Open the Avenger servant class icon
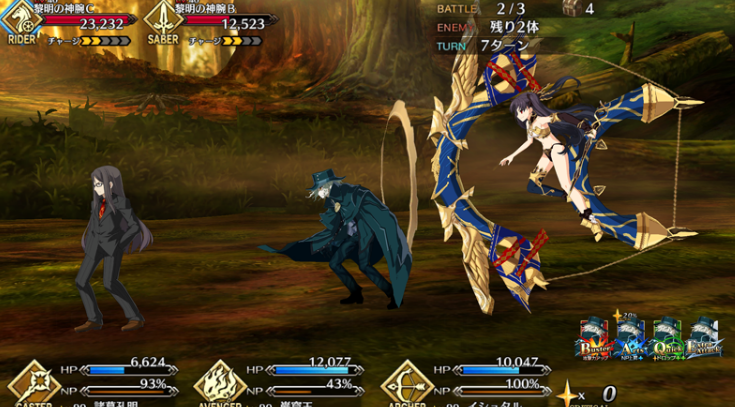This screenshot has width=735, height=407. pyautogui.click(x=220, y=382)
